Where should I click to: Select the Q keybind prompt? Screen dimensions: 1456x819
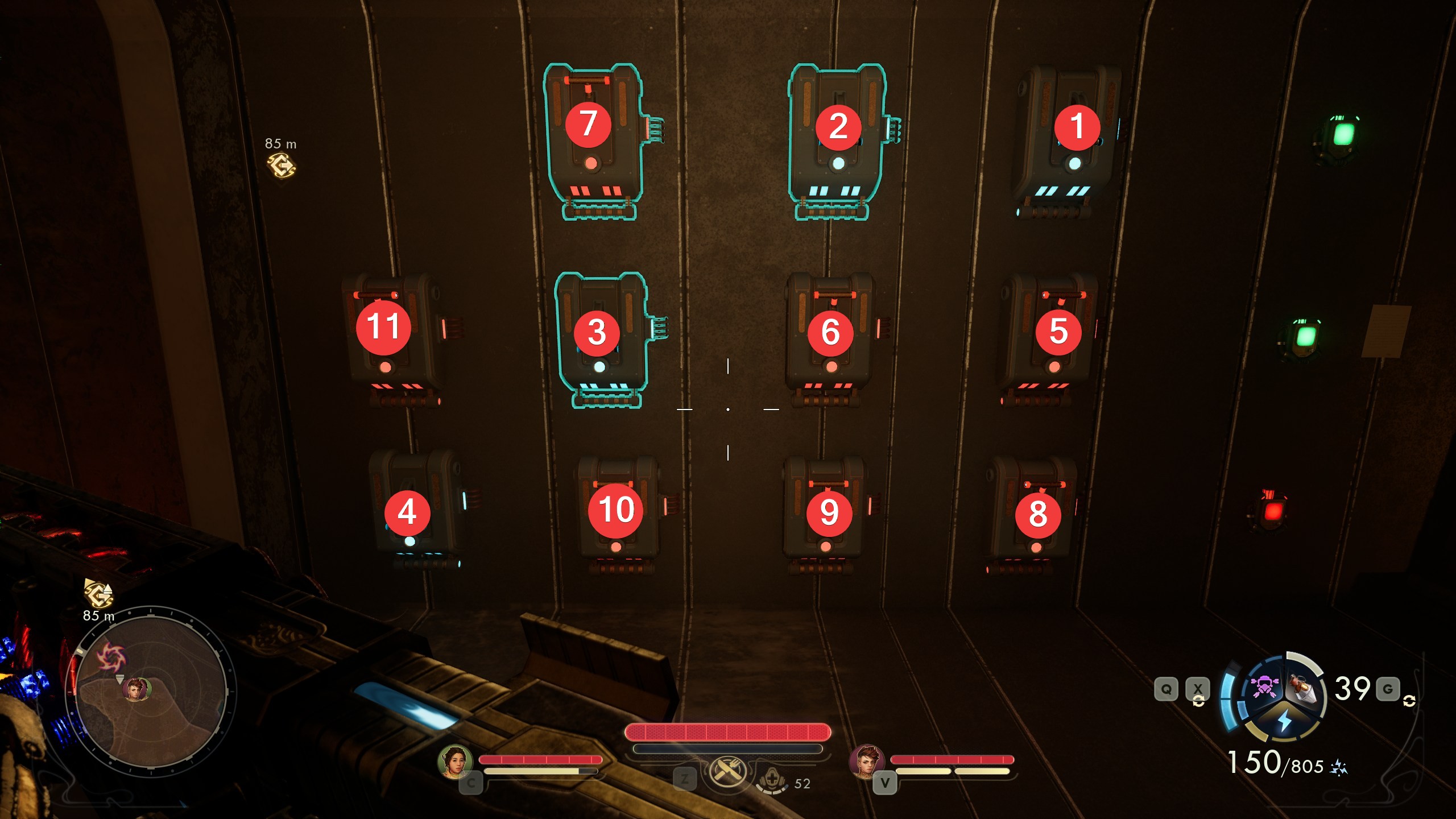point(1167,689)
